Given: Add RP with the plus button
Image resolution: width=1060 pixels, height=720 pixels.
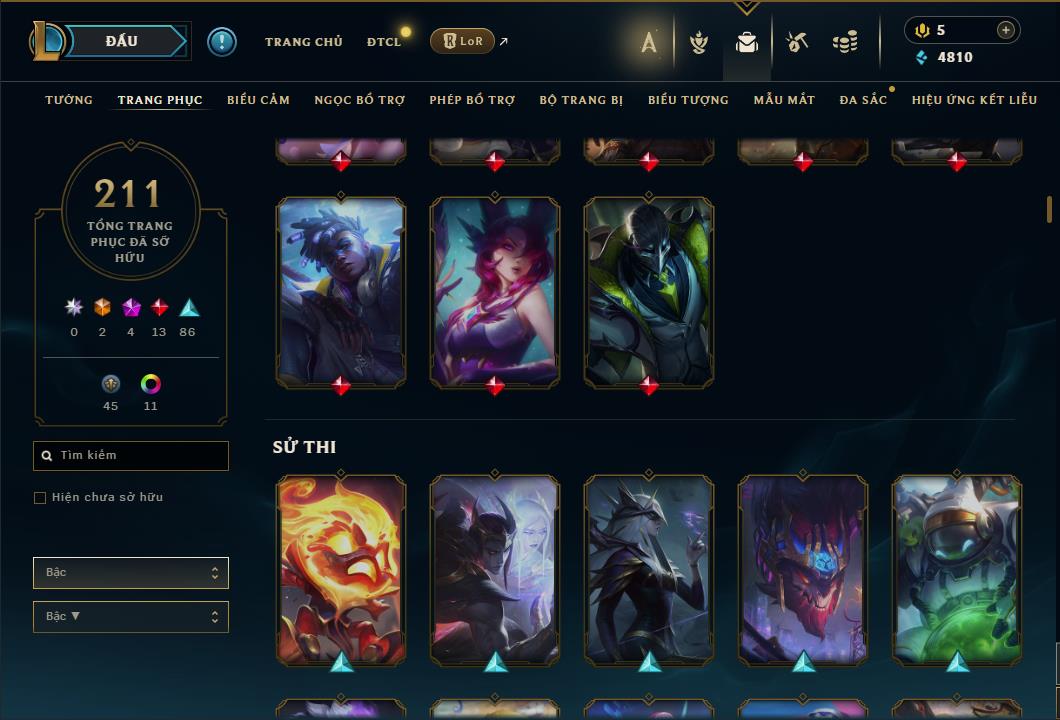Looking at the screenshot, I should pos(1005,31).
